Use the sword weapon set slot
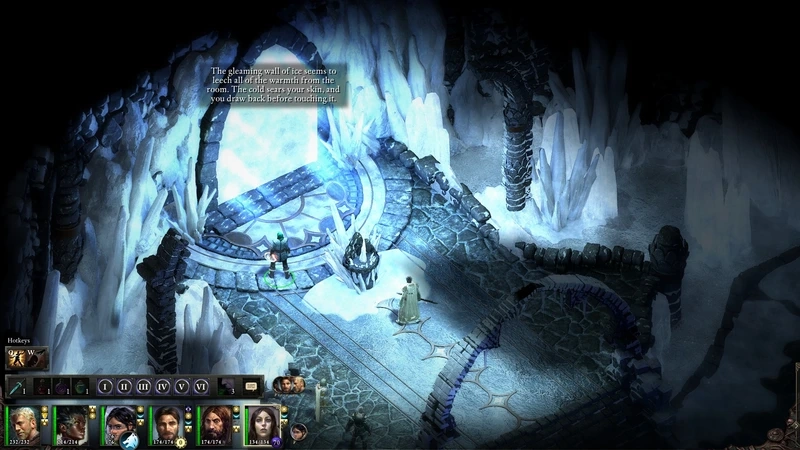Viewport: 800px width, 450px height. coord(18,386)
